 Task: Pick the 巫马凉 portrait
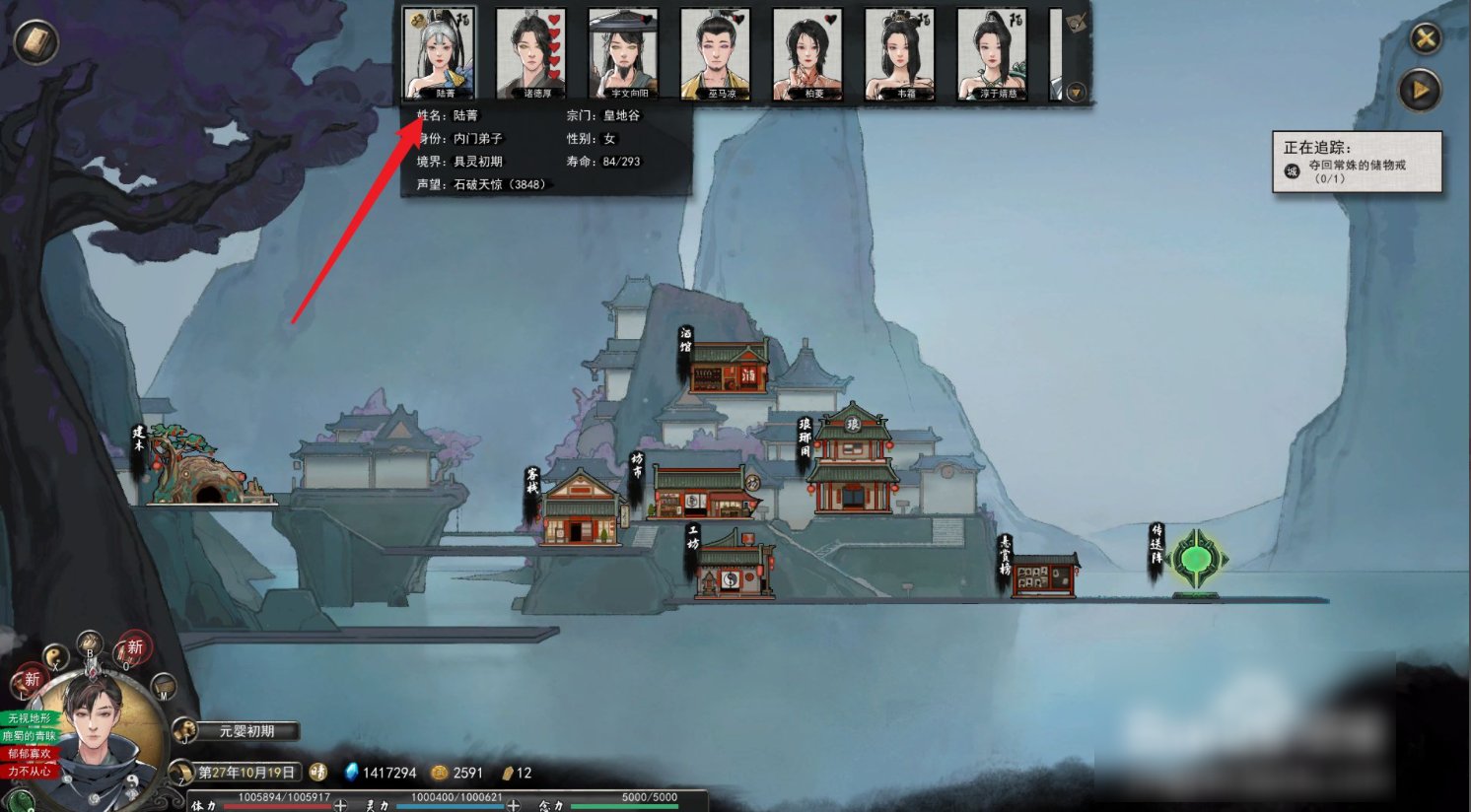click(716, 53)
